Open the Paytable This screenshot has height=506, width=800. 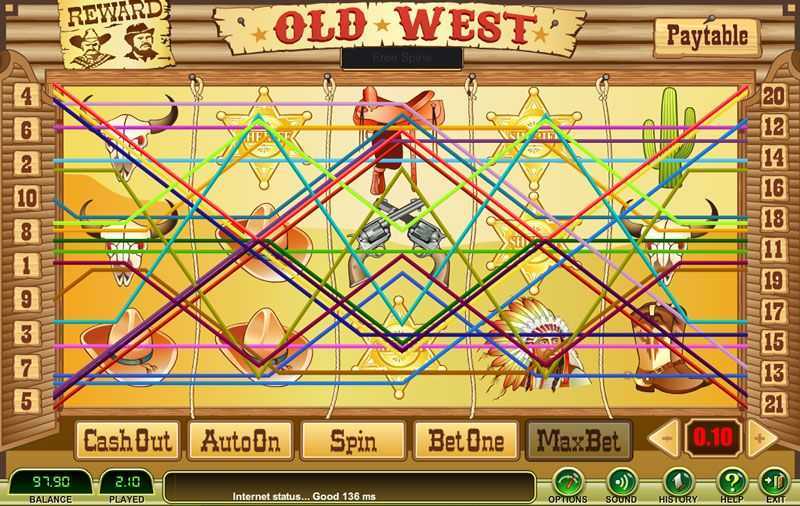[x=707, y=37]
